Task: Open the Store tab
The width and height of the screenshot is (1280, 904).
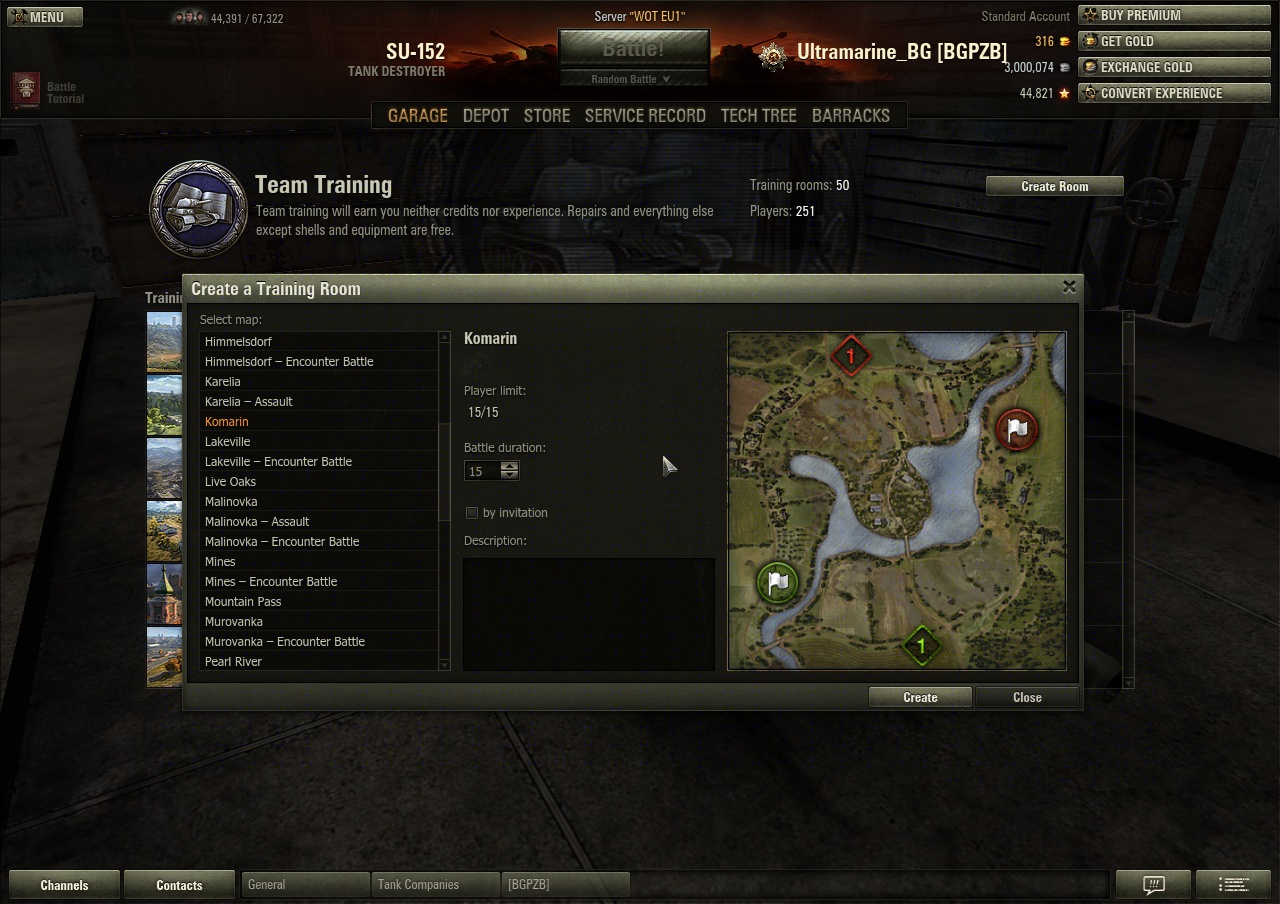Action: (547, 115)
